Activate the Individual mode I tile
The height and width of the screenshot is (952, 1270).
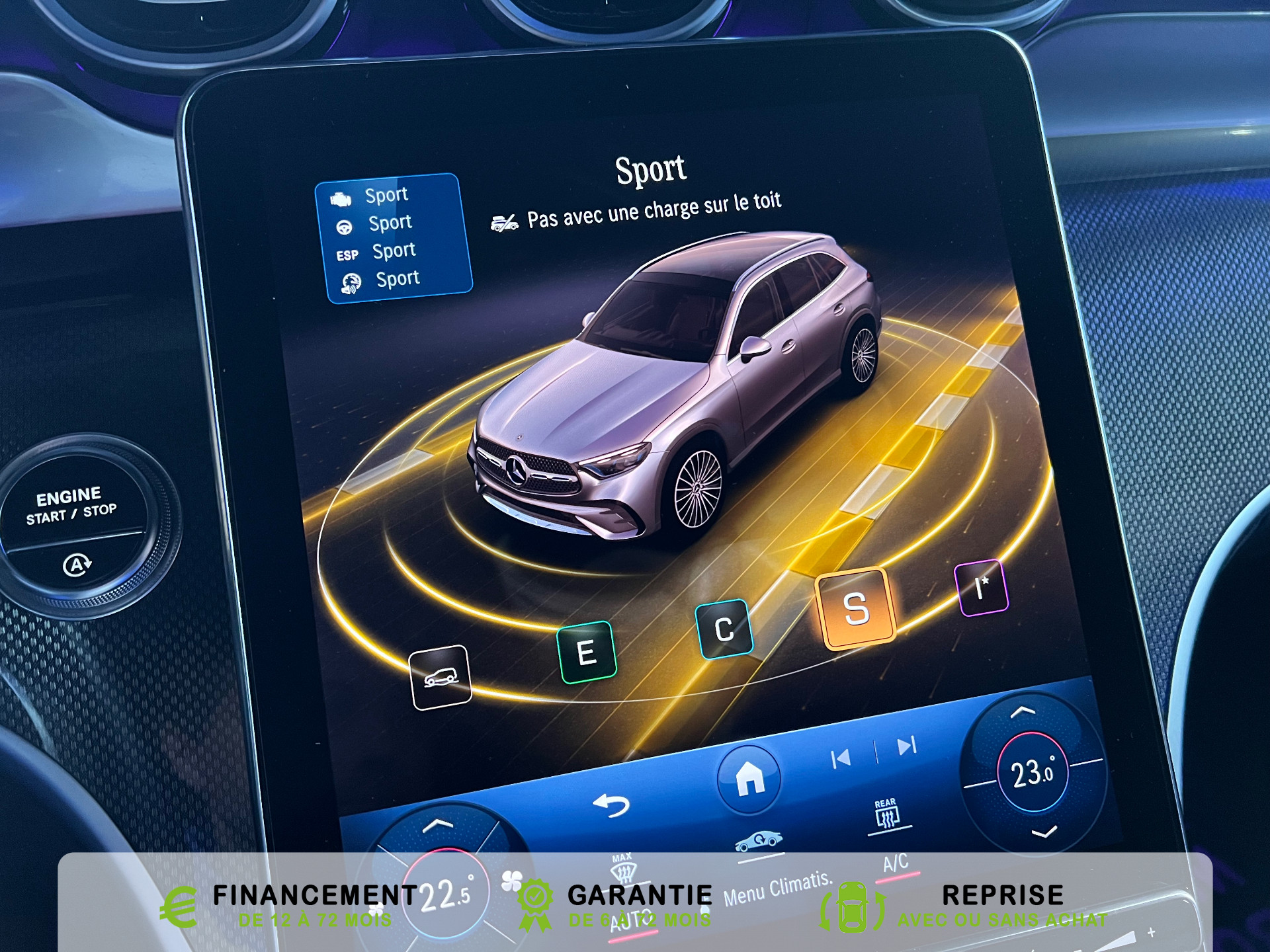(982, 588)
